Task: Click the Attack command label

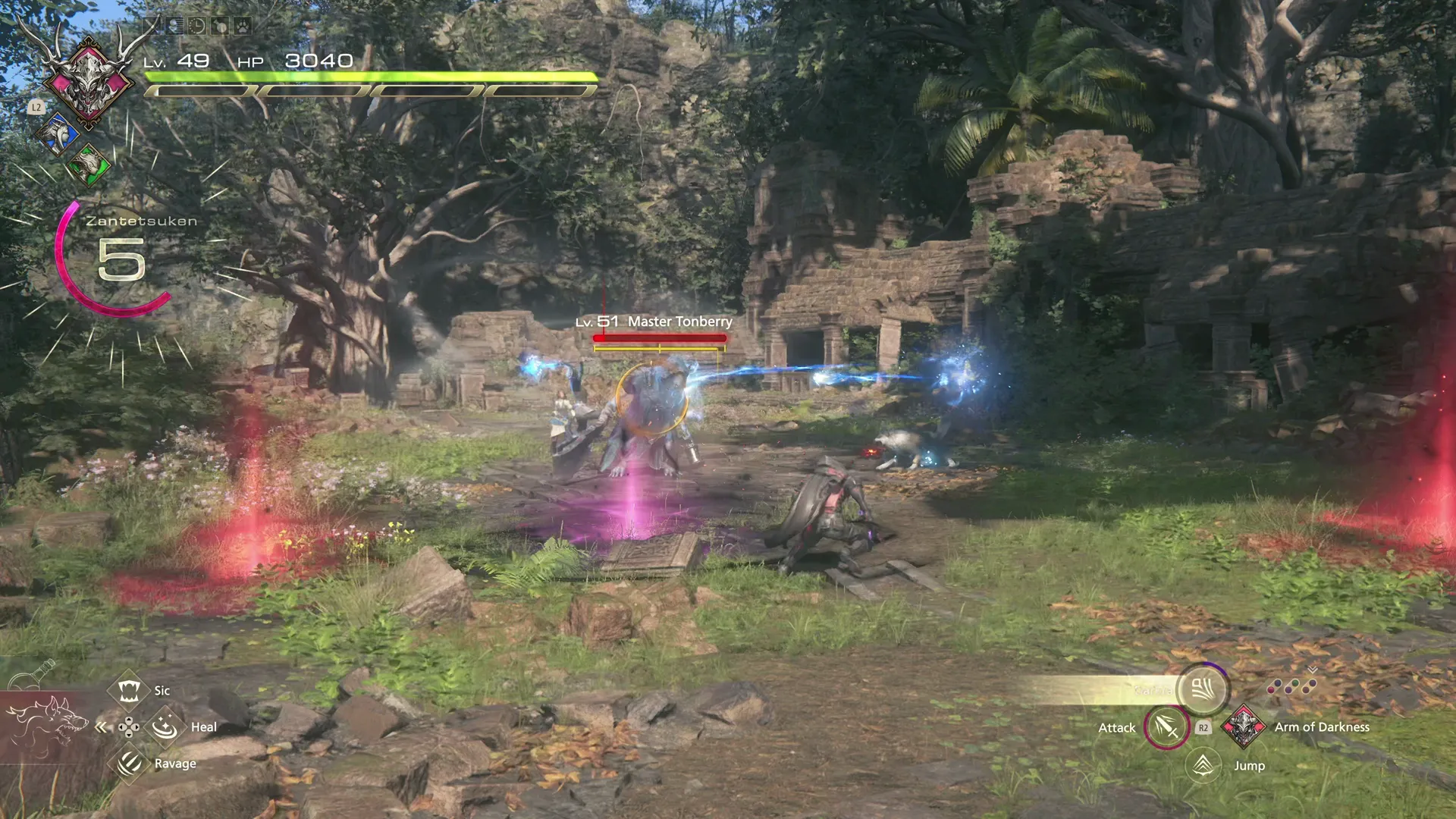Action: (1117, 728)
